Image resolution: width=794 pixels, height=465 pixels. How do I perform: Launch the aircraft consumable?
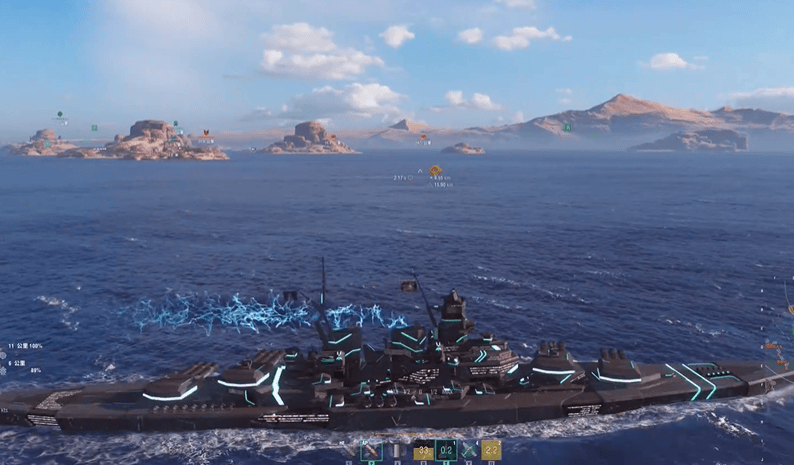click(x=468, y=451)
